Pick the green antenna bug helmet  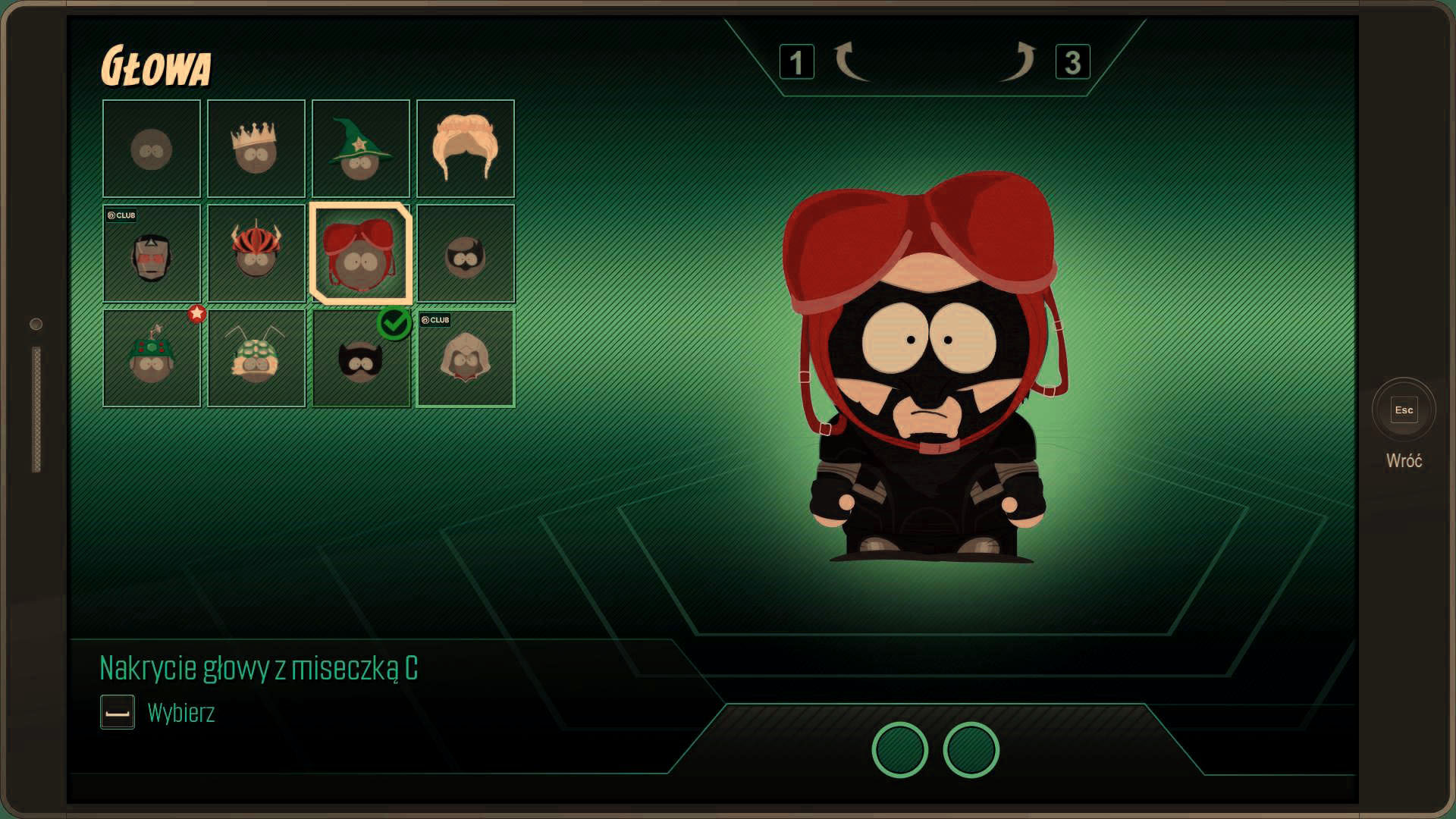(x=256, y=358)
